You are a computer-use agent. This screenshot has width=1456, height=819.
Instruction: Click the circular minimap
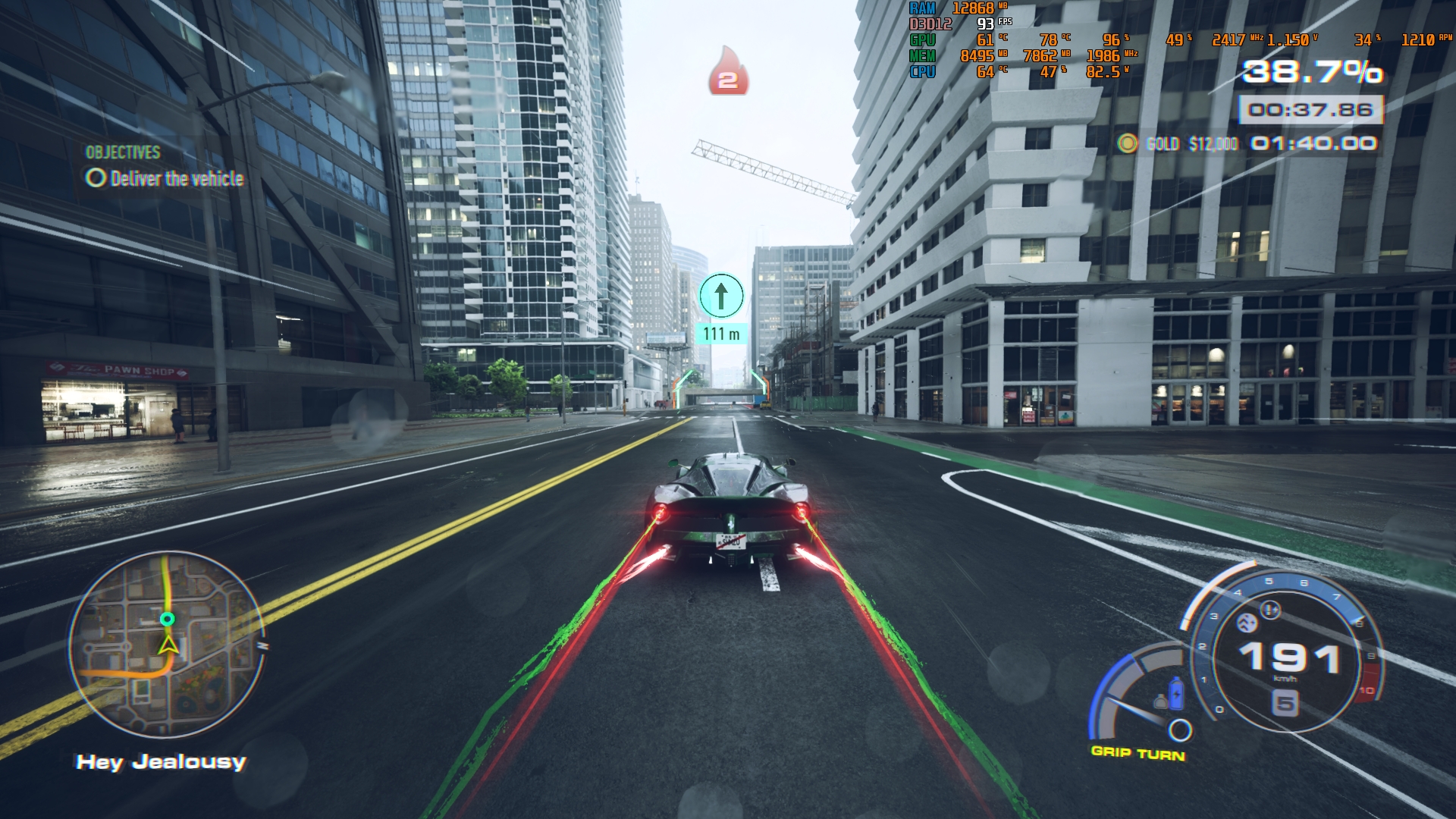(168, 645)
